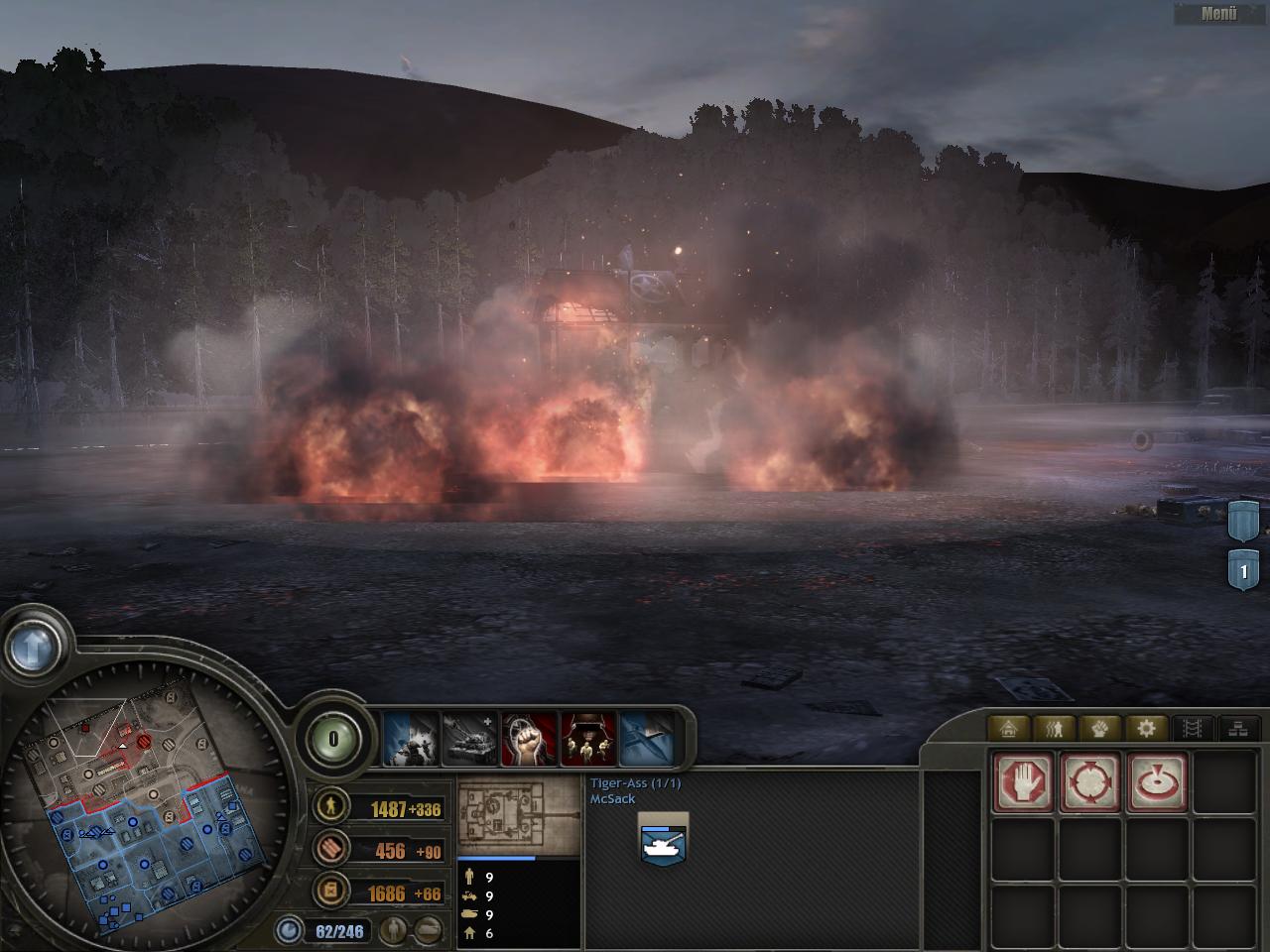Select the Tiger-Ass tank unit badge

[664, 841]
